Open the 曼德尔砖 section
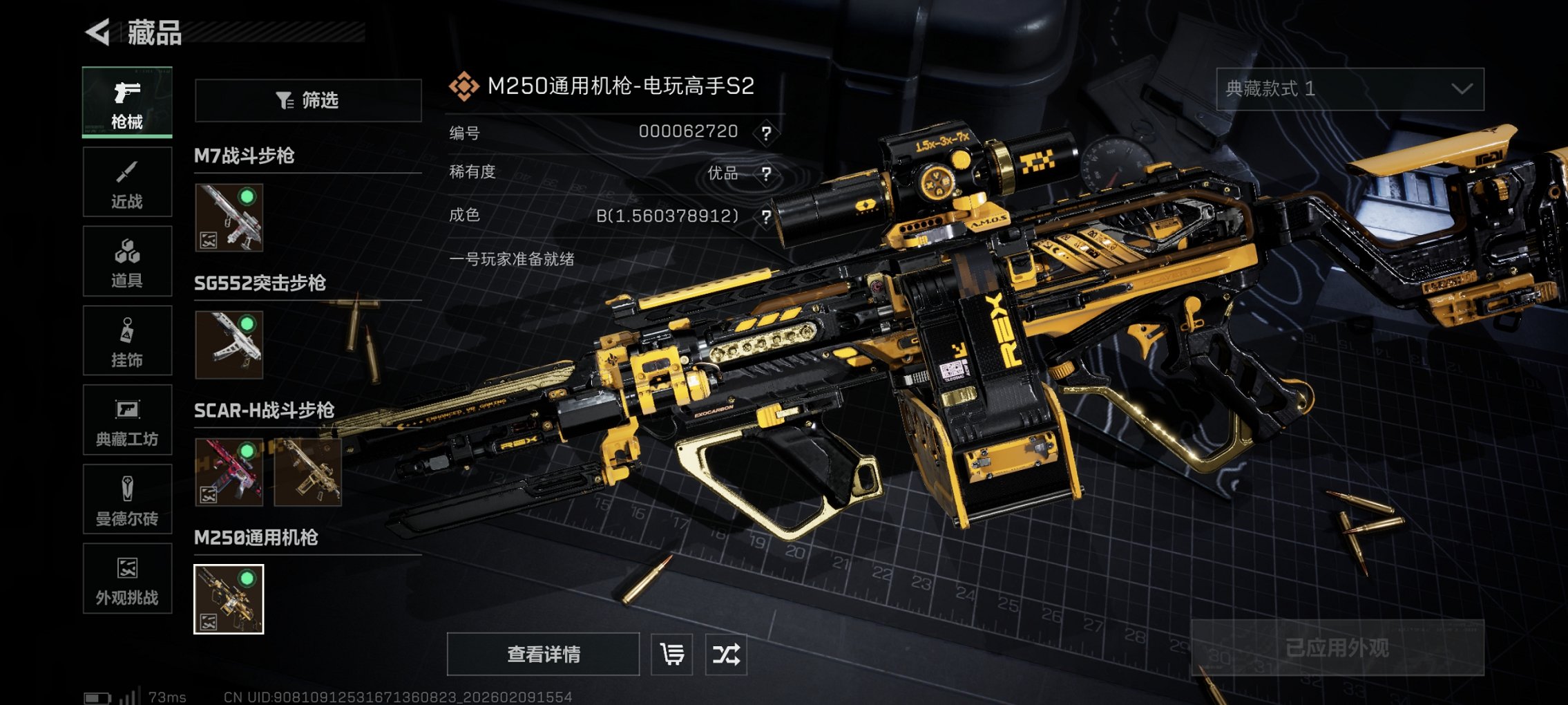The image size is (1568, 705). pyautogui.click(x=127, y=500)
